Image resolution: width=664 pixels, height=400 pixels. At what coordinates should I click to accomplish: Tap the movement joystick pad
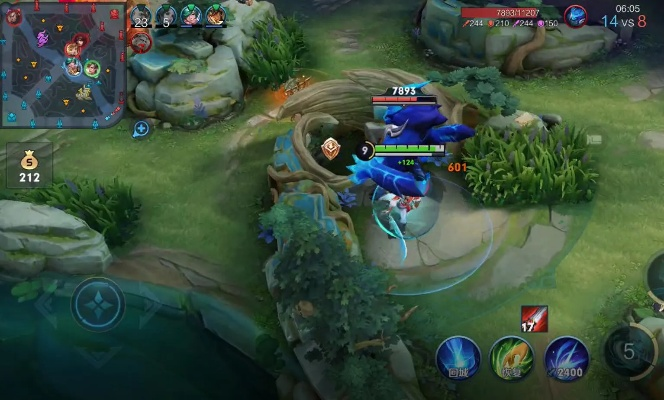point(98,303)
